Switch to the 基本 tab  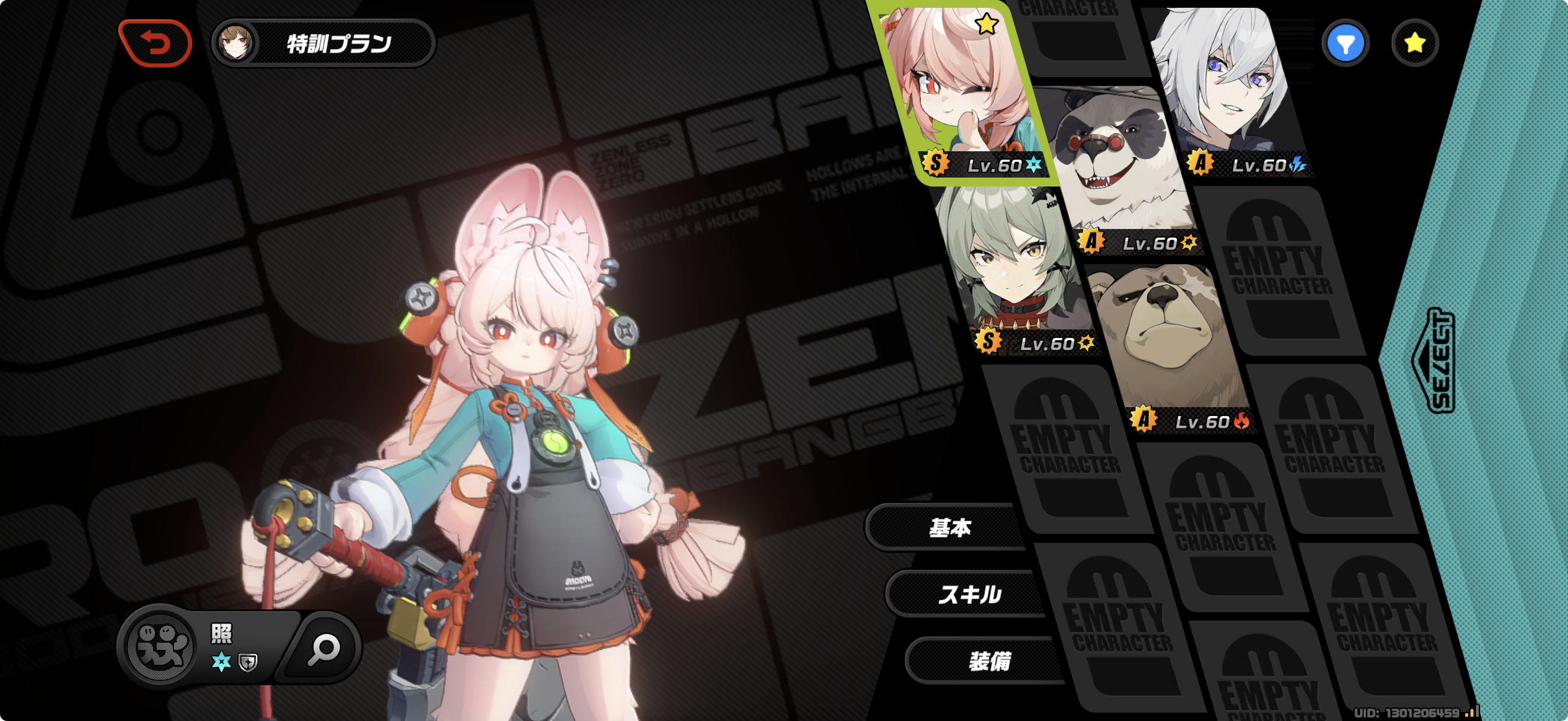(948, 527)
